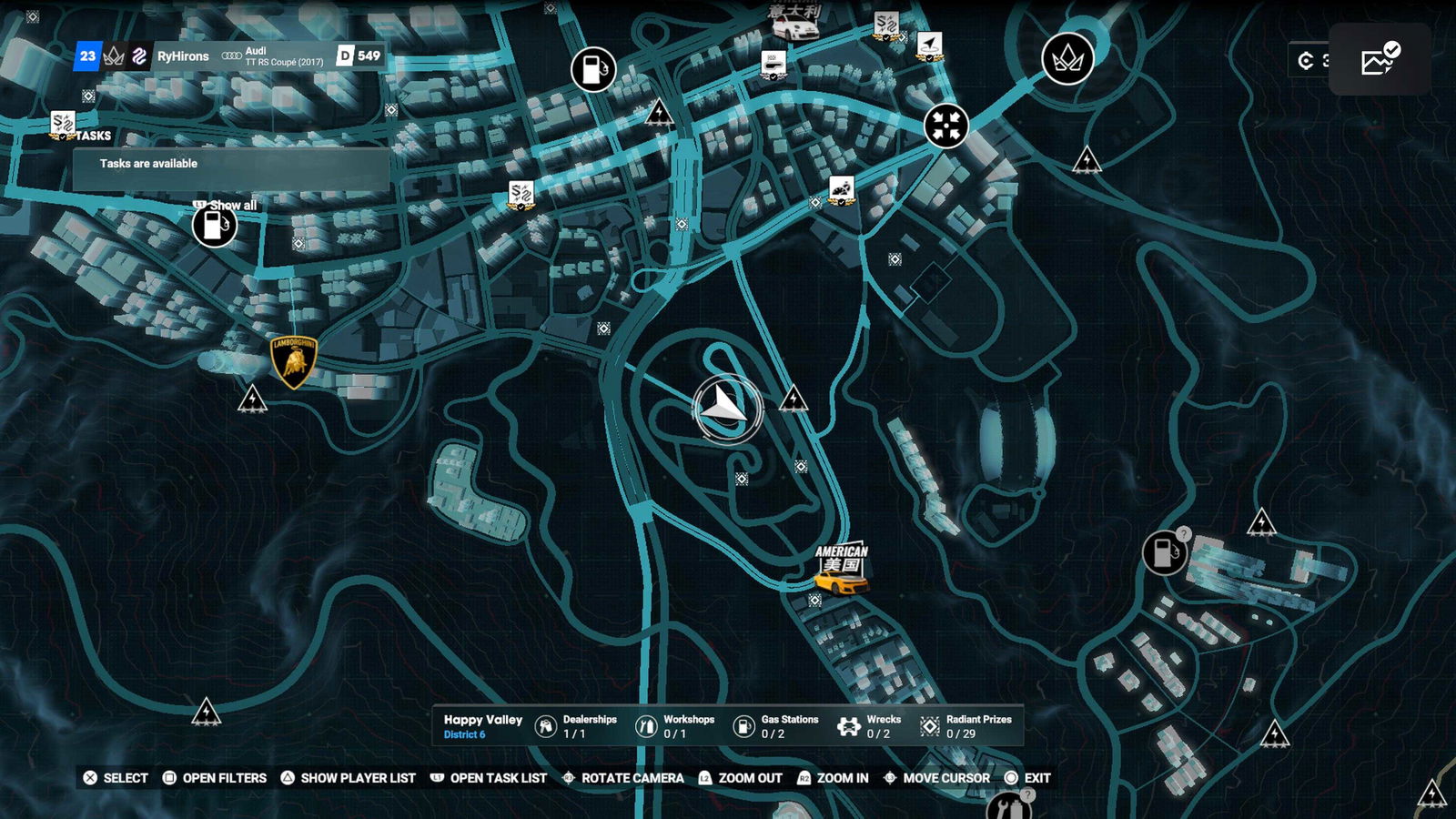
Task: Select the Lamborghini dealership map marker
Action: click(x=293, y=361)
